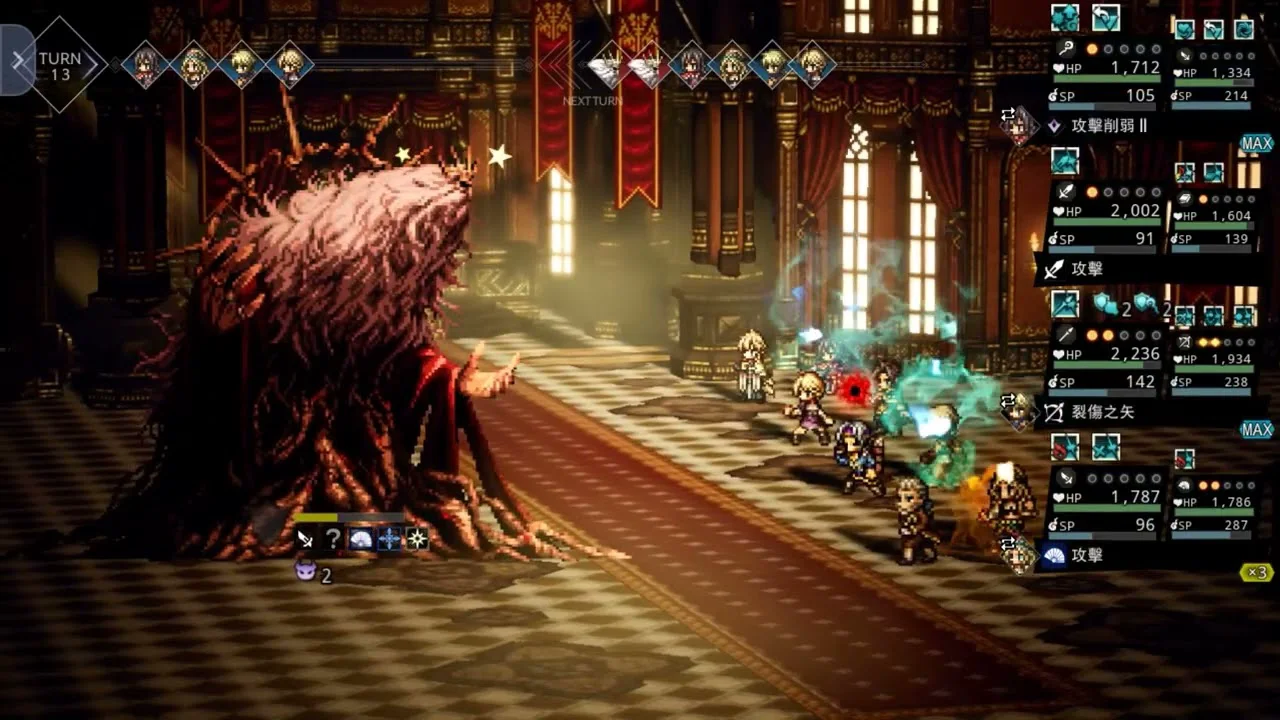1280x720 pixels.
Task: Open the front character panel with 2,002 HP
Action: [1106, 213]
